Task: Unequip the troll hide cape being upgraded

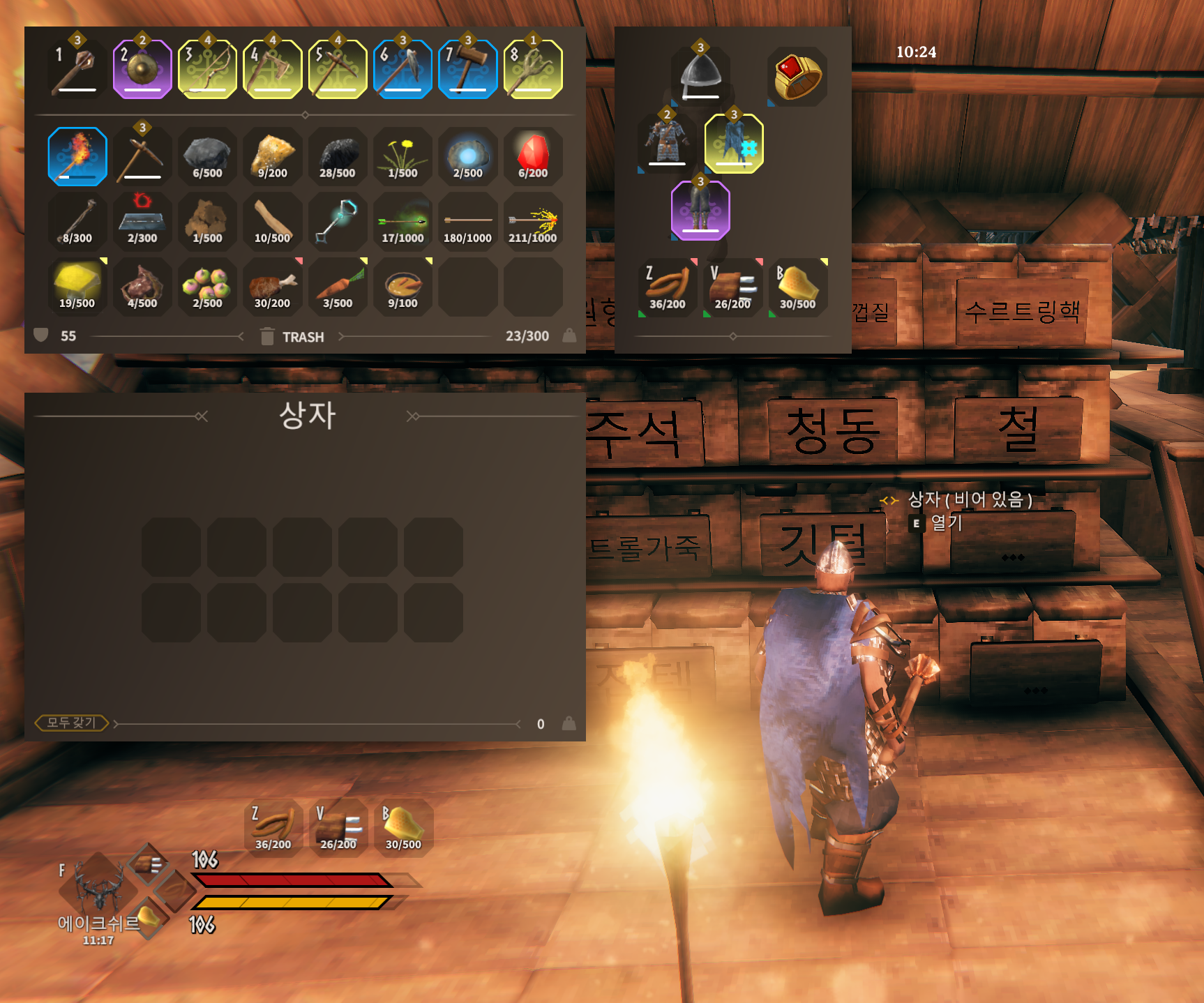Action: 734,143
